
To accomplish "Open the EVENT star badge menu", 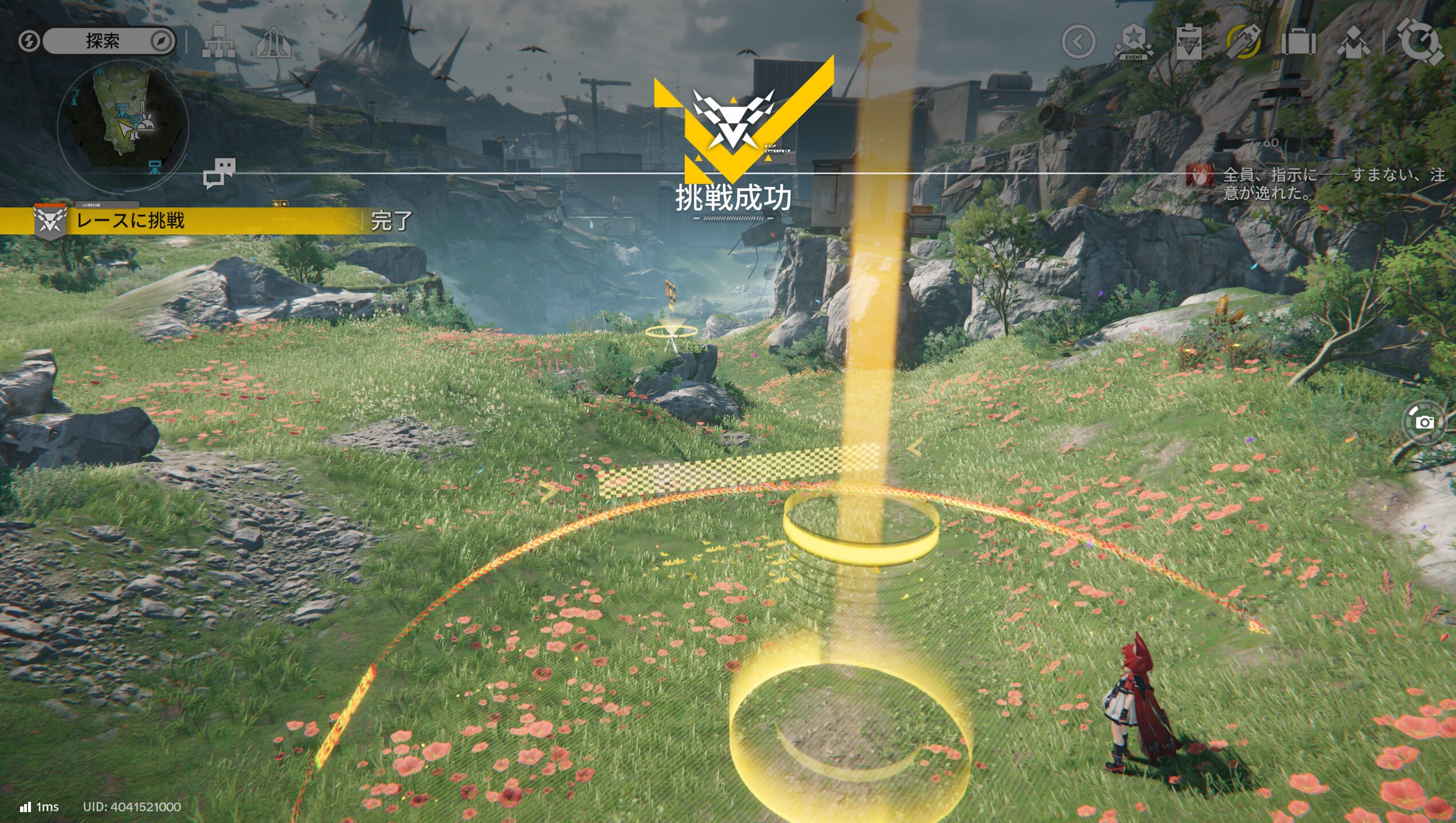I will click(x=1133, y=42).
